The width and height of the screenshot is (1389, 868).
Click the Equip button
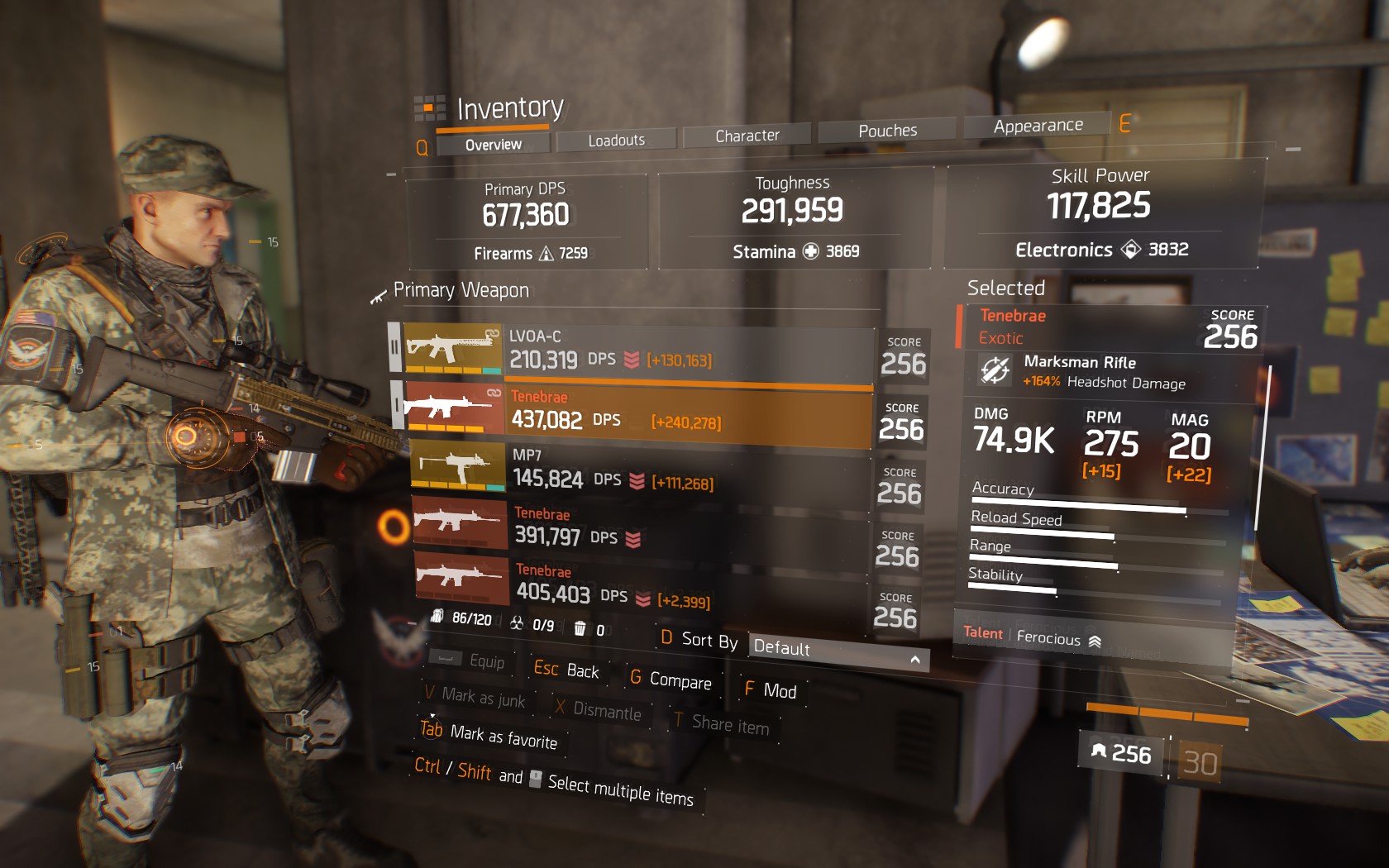tap(471, 661)
